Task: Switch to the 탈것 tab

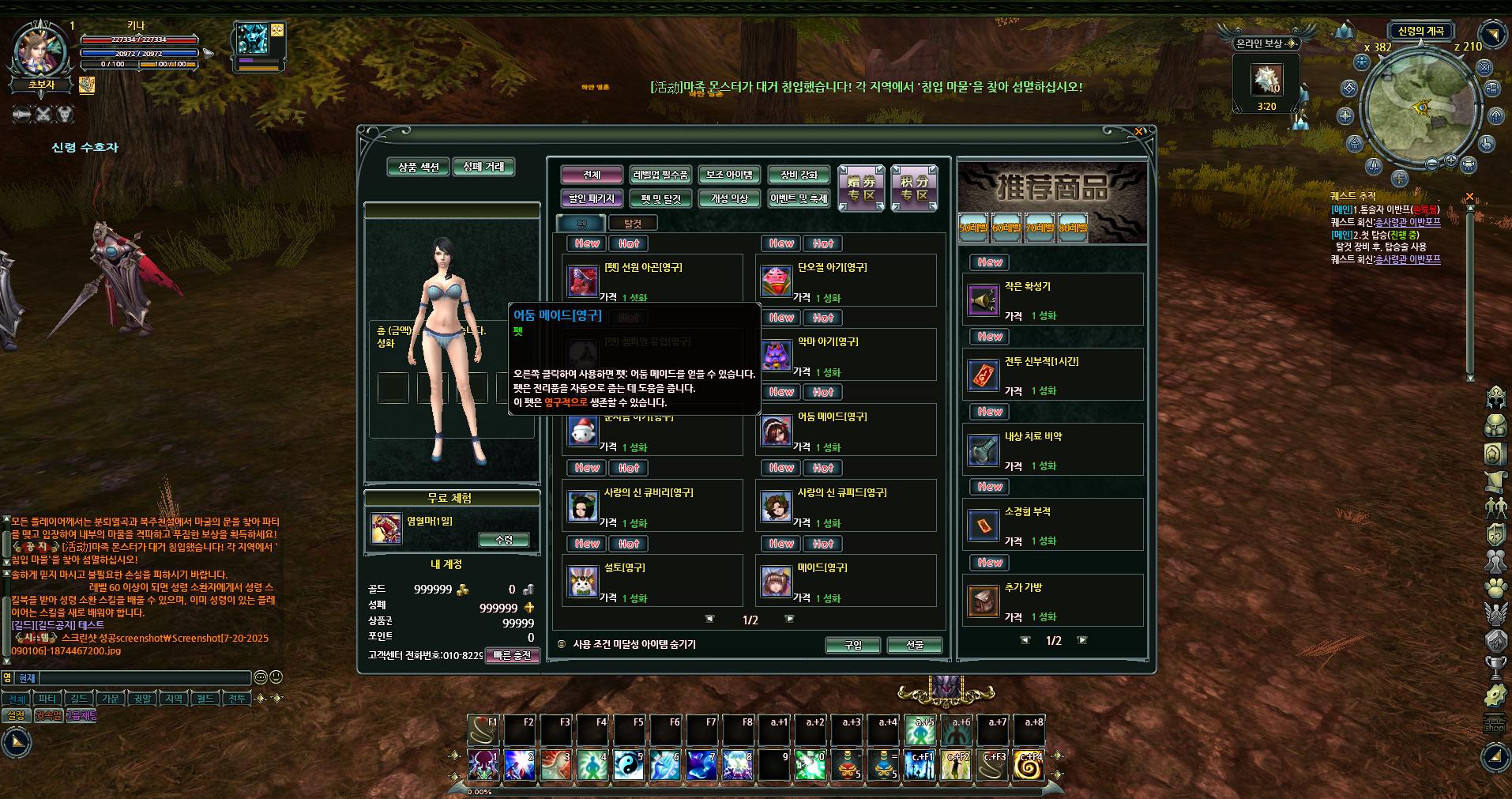Action: pos(633,223)
